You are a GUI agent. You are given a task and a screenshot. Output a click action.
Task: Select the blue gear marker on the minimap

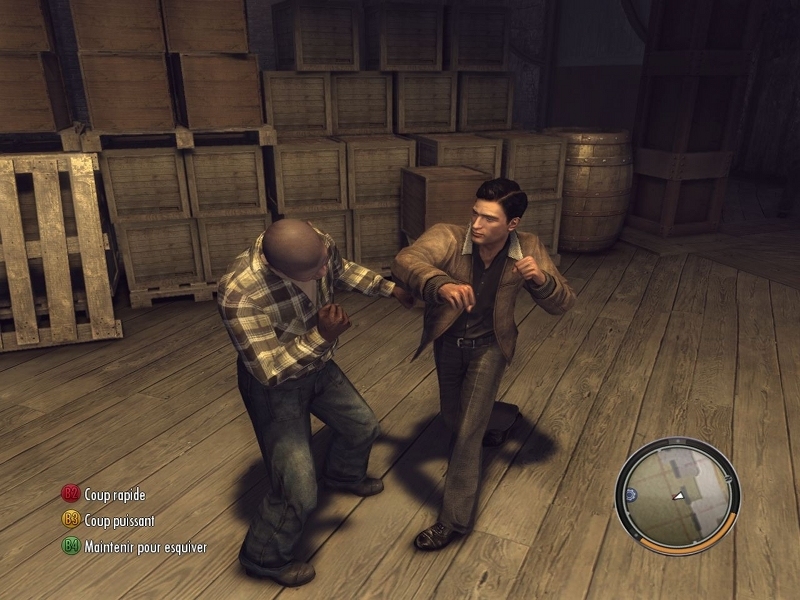(631, 494)
